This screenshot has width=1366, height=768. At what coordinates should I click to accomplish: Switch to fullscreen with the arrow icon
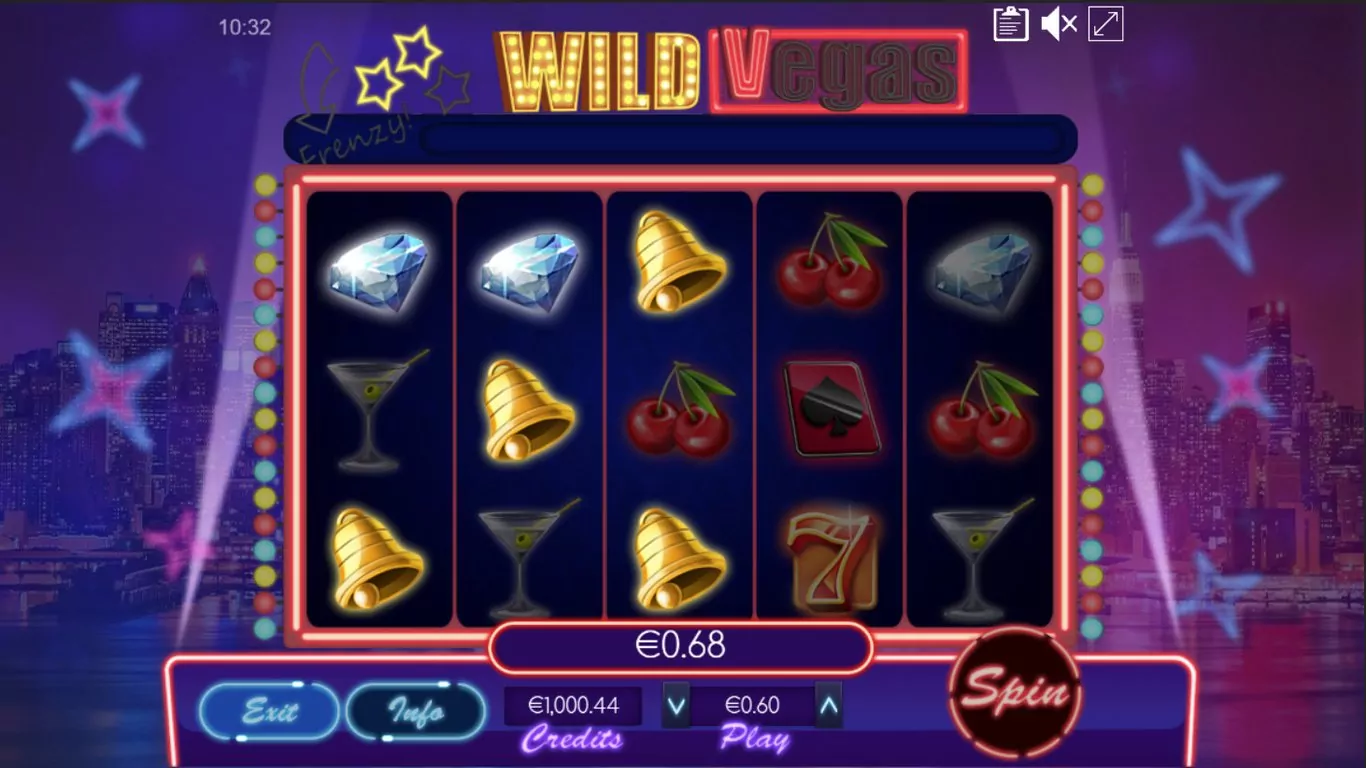point(1106,24)
